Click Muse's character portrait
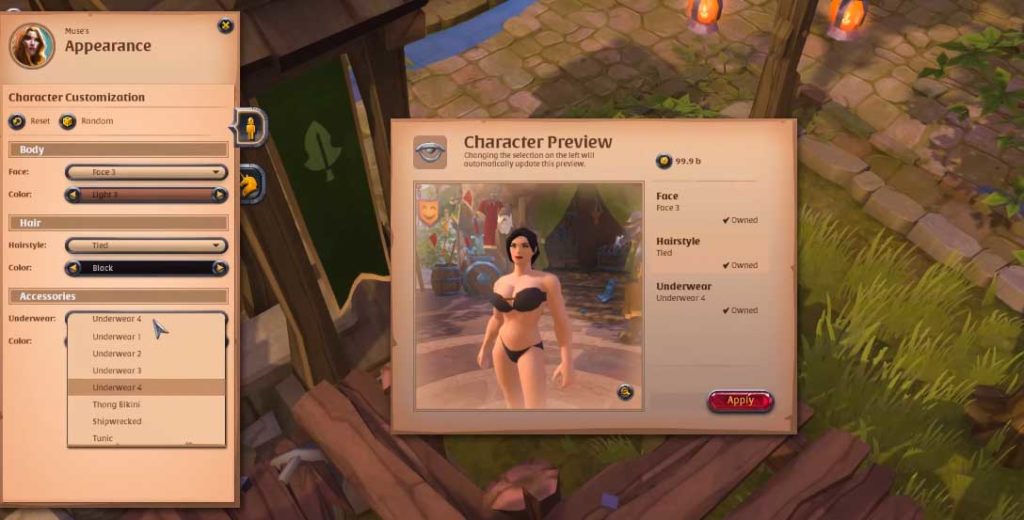This screenshot has height=520, width=1024. tap(32, 45)
